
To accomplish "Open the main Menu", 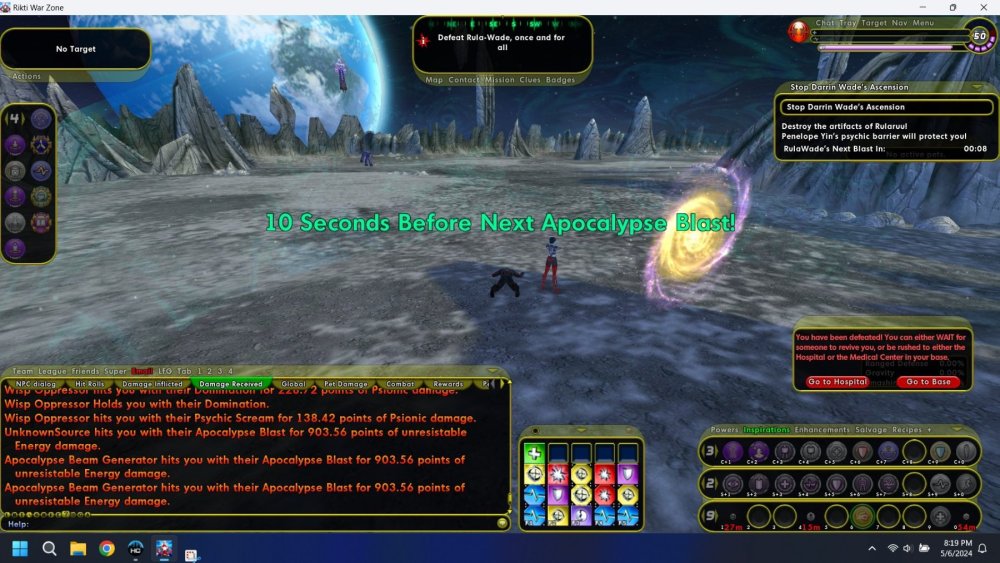I will coord(923,23).
